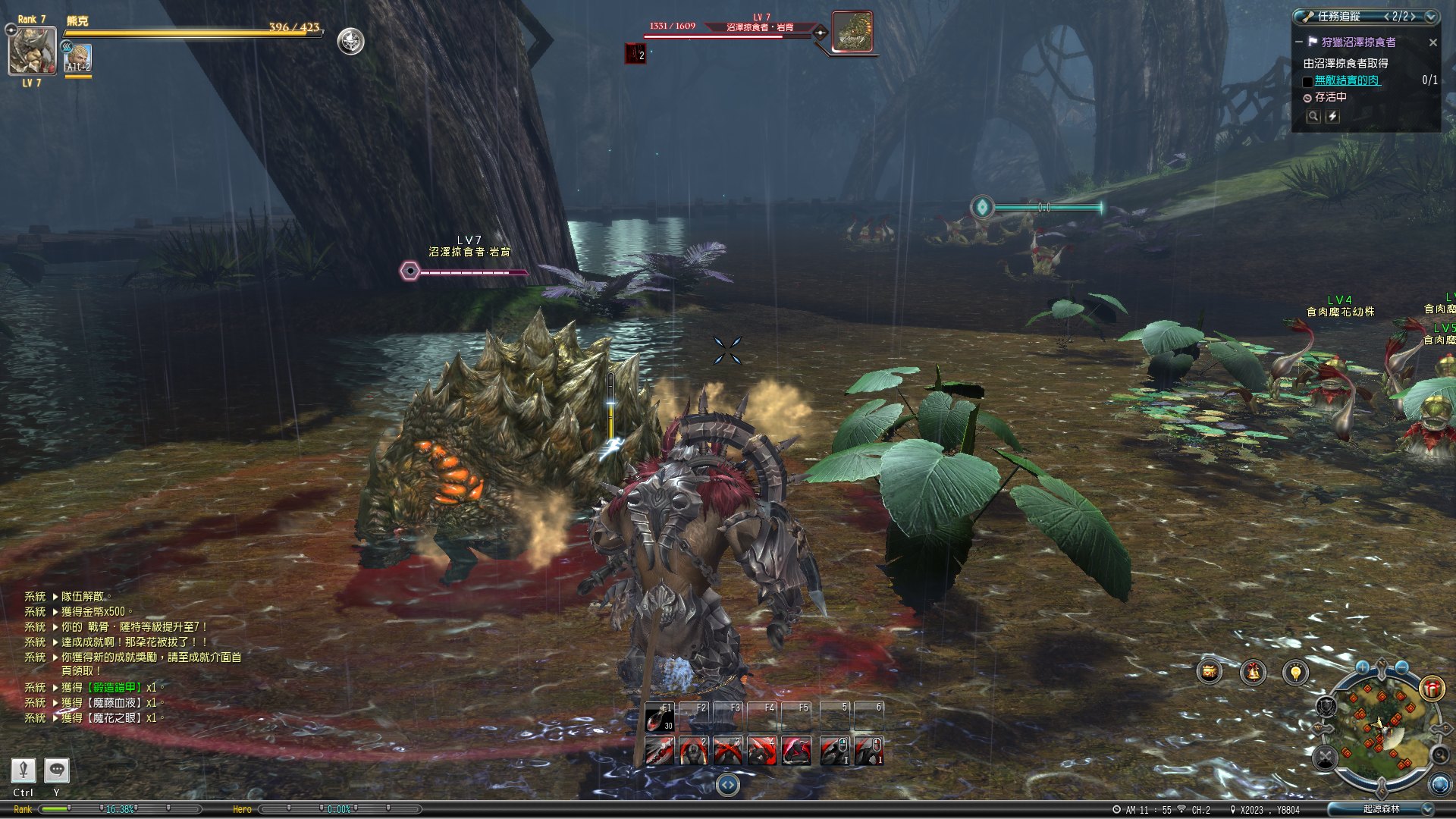1456x819 pixels.
Task: Activate the crossed red slashes skill in slot 3
Action: [727, 751]
